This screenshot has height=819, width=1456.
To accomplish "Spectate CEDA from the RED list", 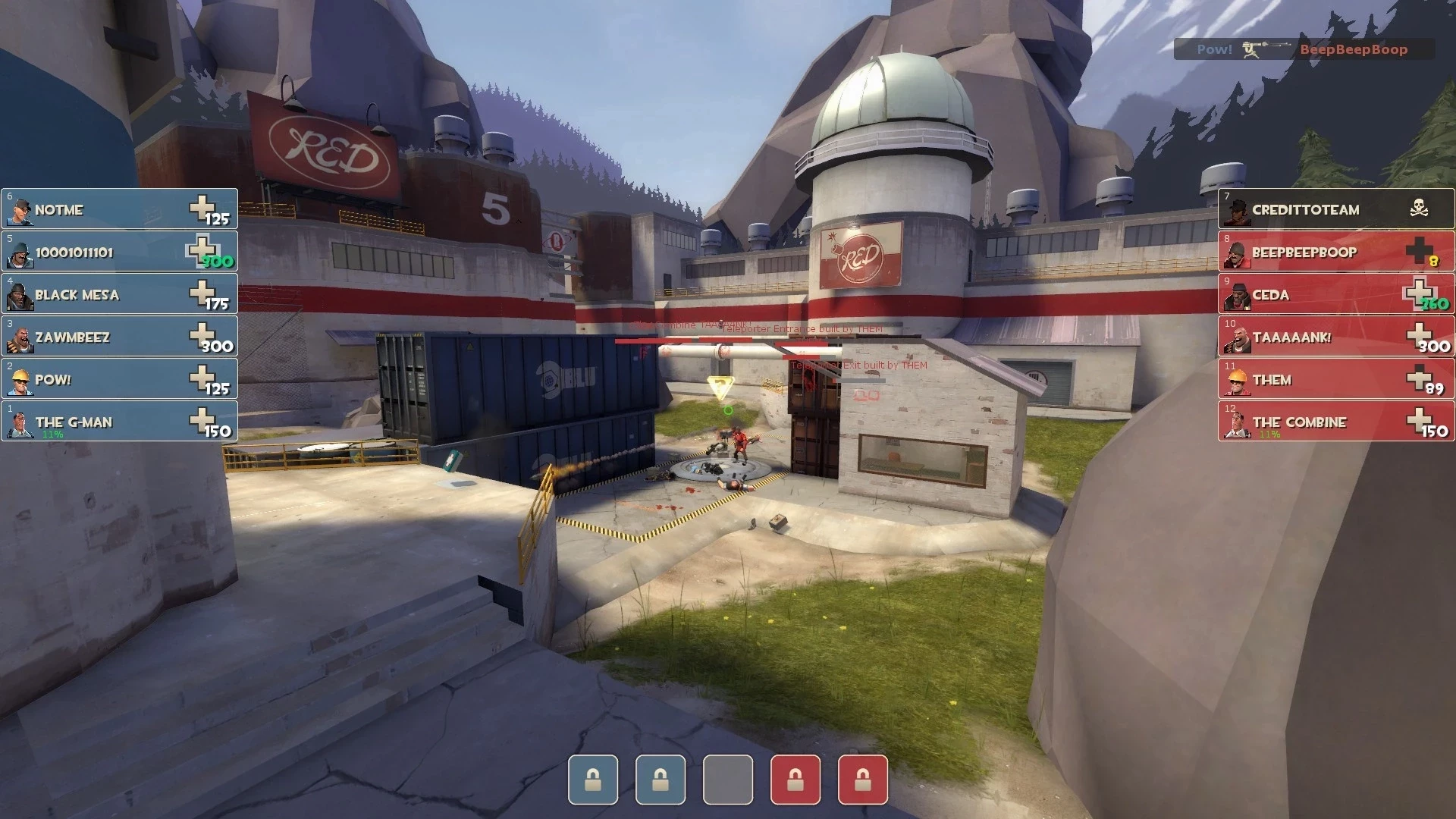I will click(1336, 294).
